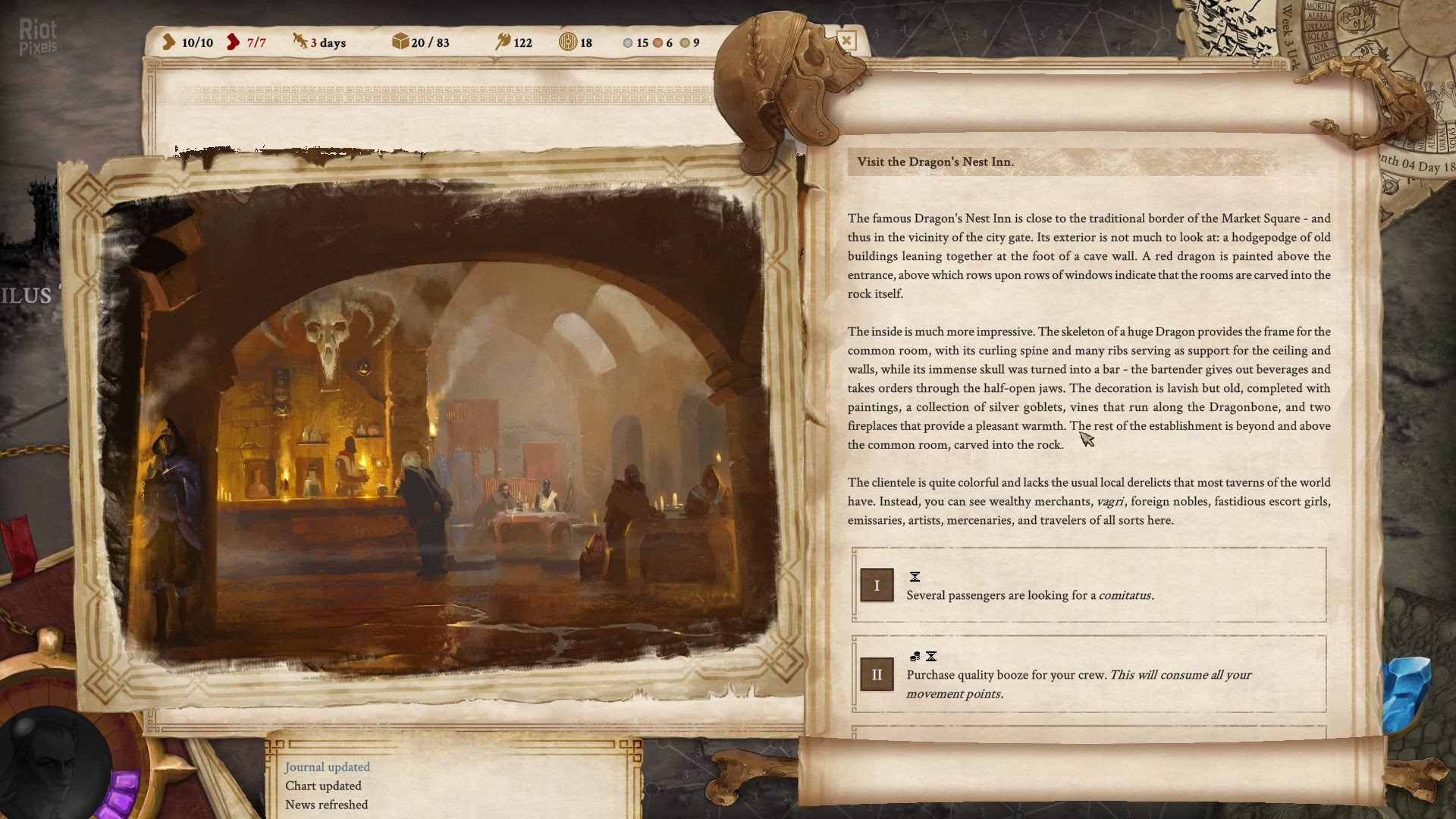Click the Chart updated notification

[x=322, y=786]
